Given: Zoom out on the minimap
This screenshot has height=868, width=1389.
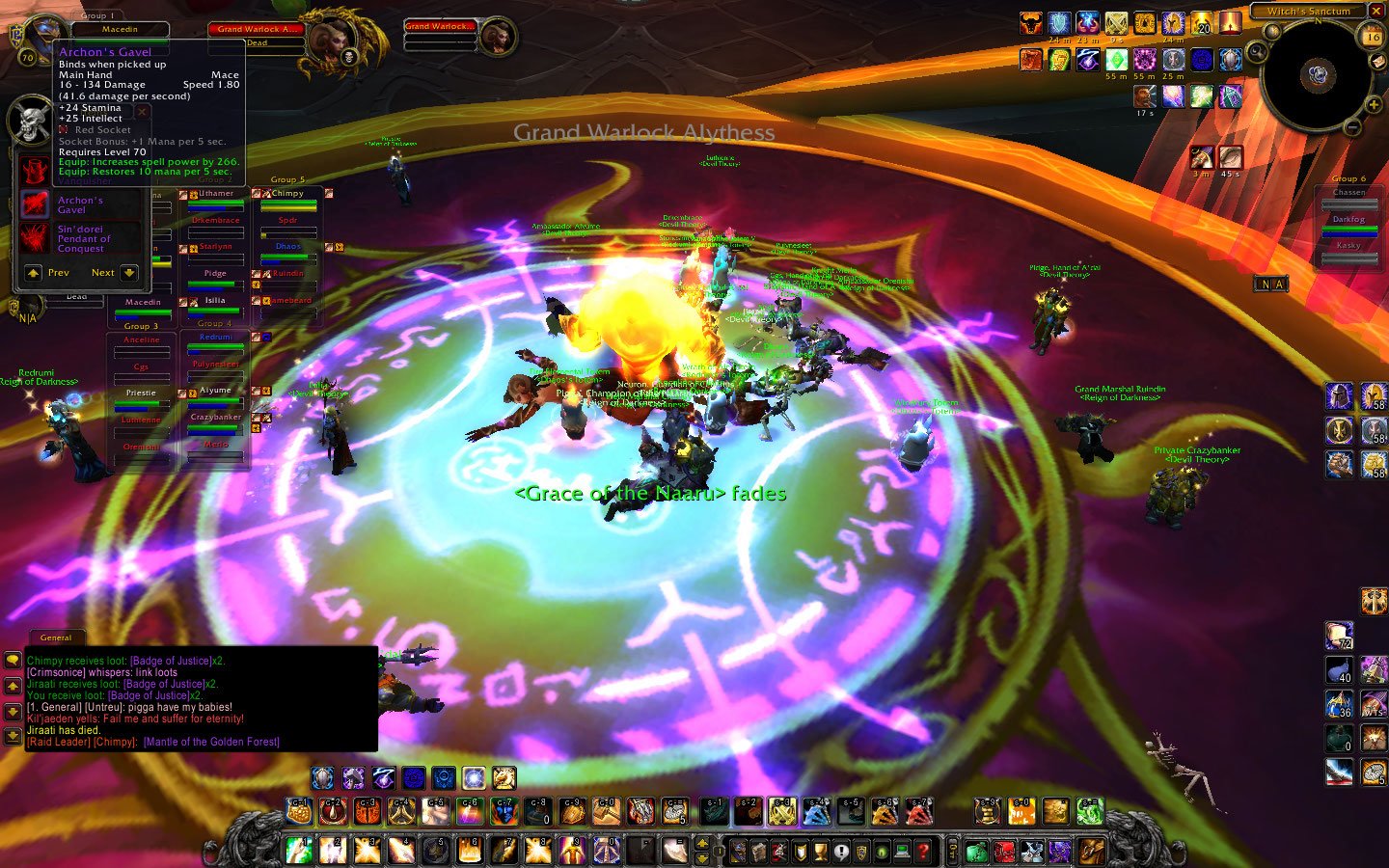Looking at the screenshot, I should [x=1352, y=127].
